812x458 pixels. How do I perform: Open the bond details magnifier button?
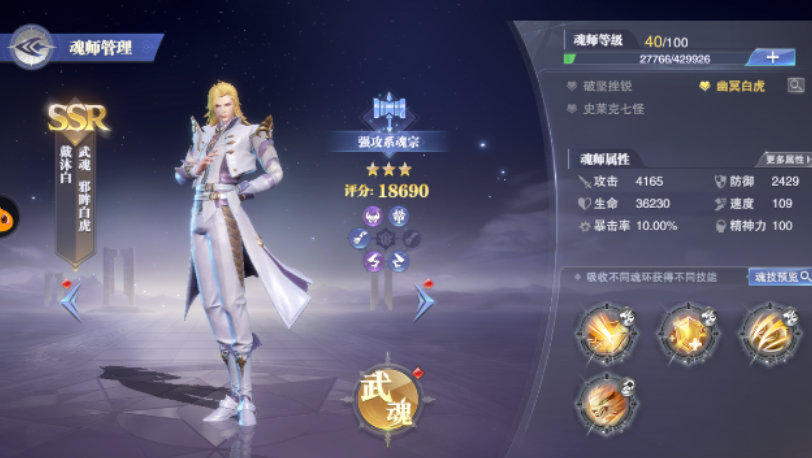coord(795,86)
